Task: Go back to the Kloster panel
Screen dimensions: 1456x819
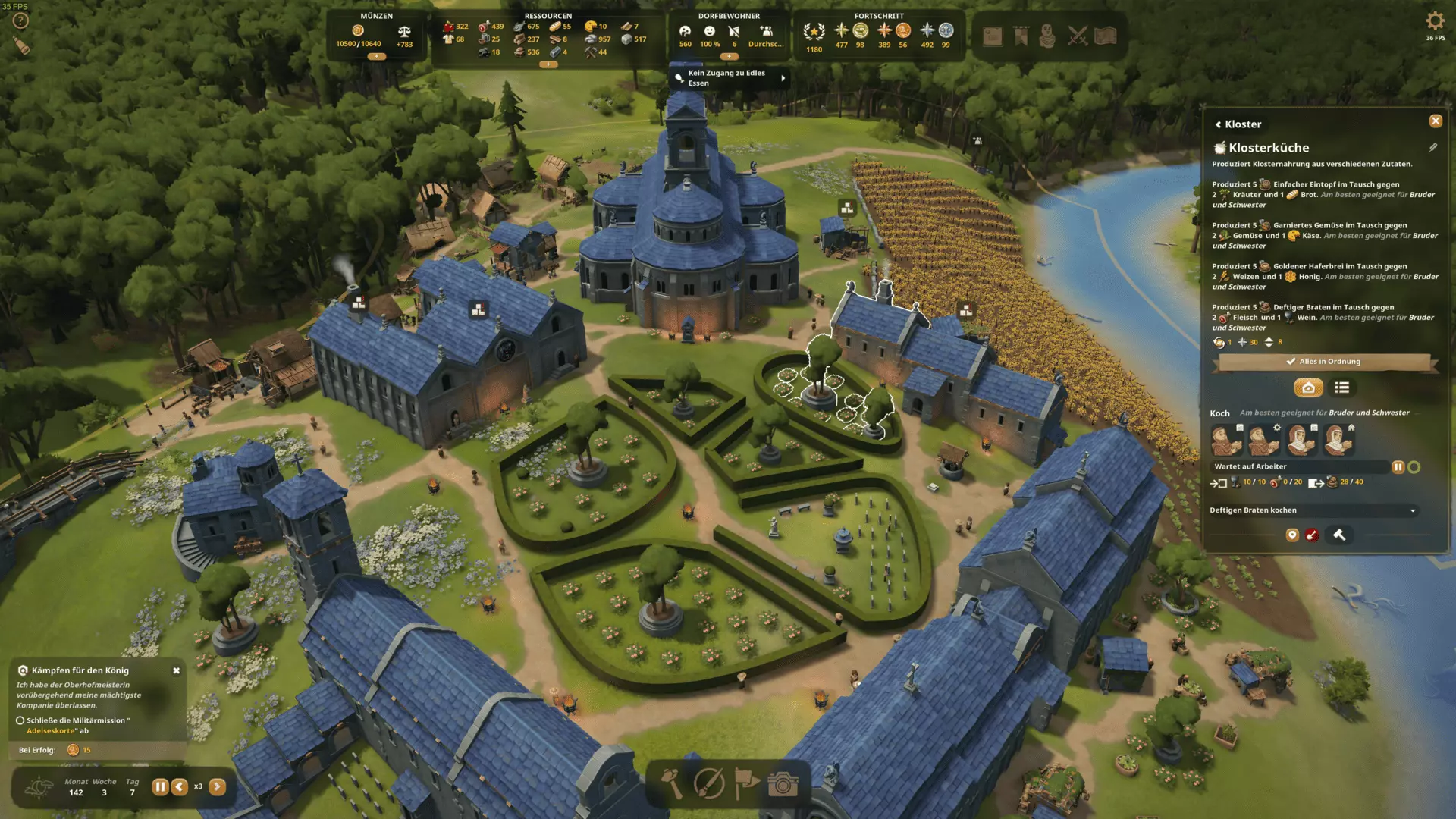Action: pos(1219,124)
